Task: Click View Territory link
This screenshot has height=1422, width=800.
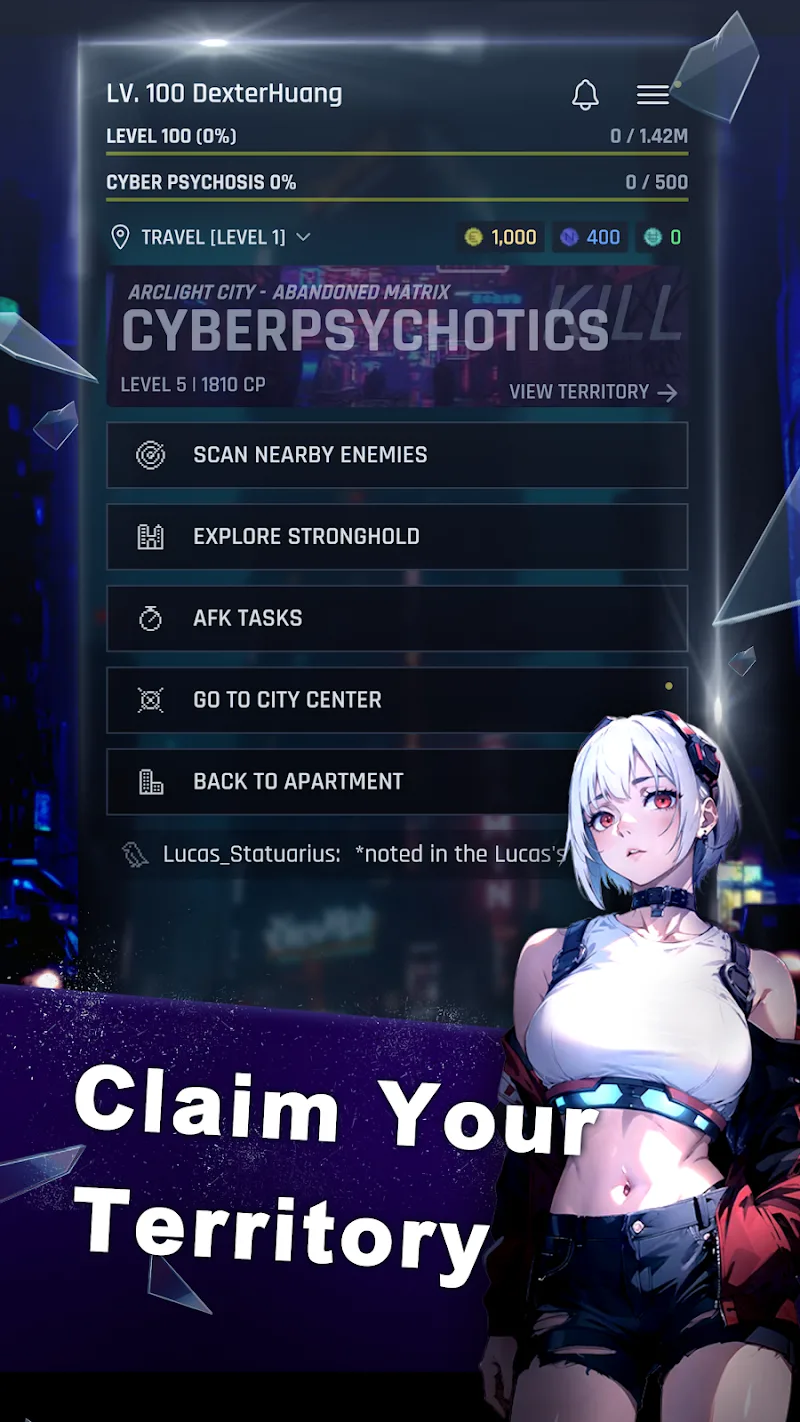Action: tap(593, 392)
